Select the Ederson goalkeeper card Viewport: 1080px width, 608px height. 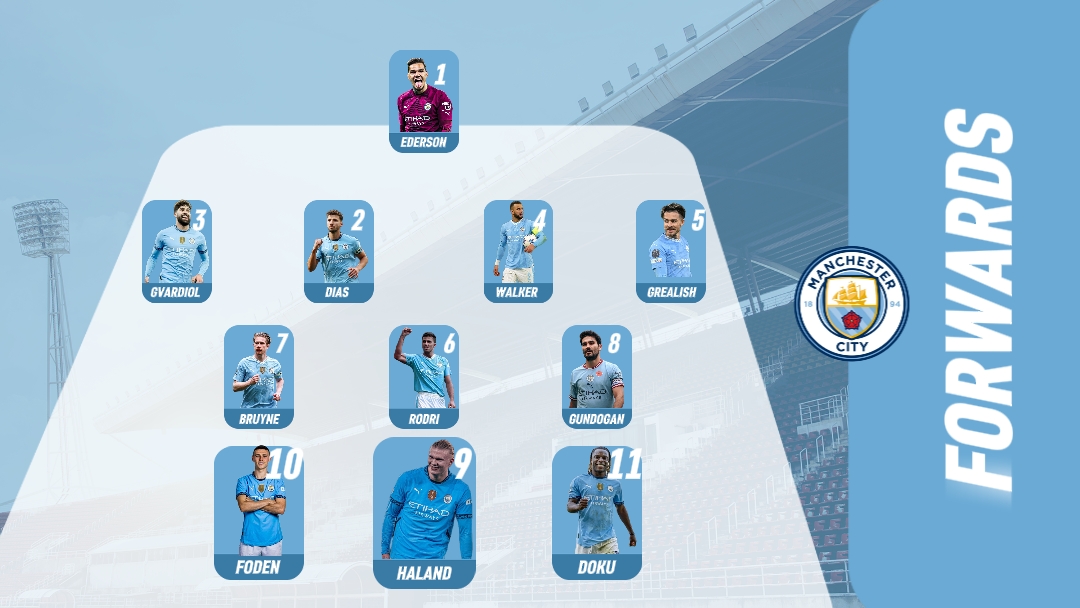424,101
